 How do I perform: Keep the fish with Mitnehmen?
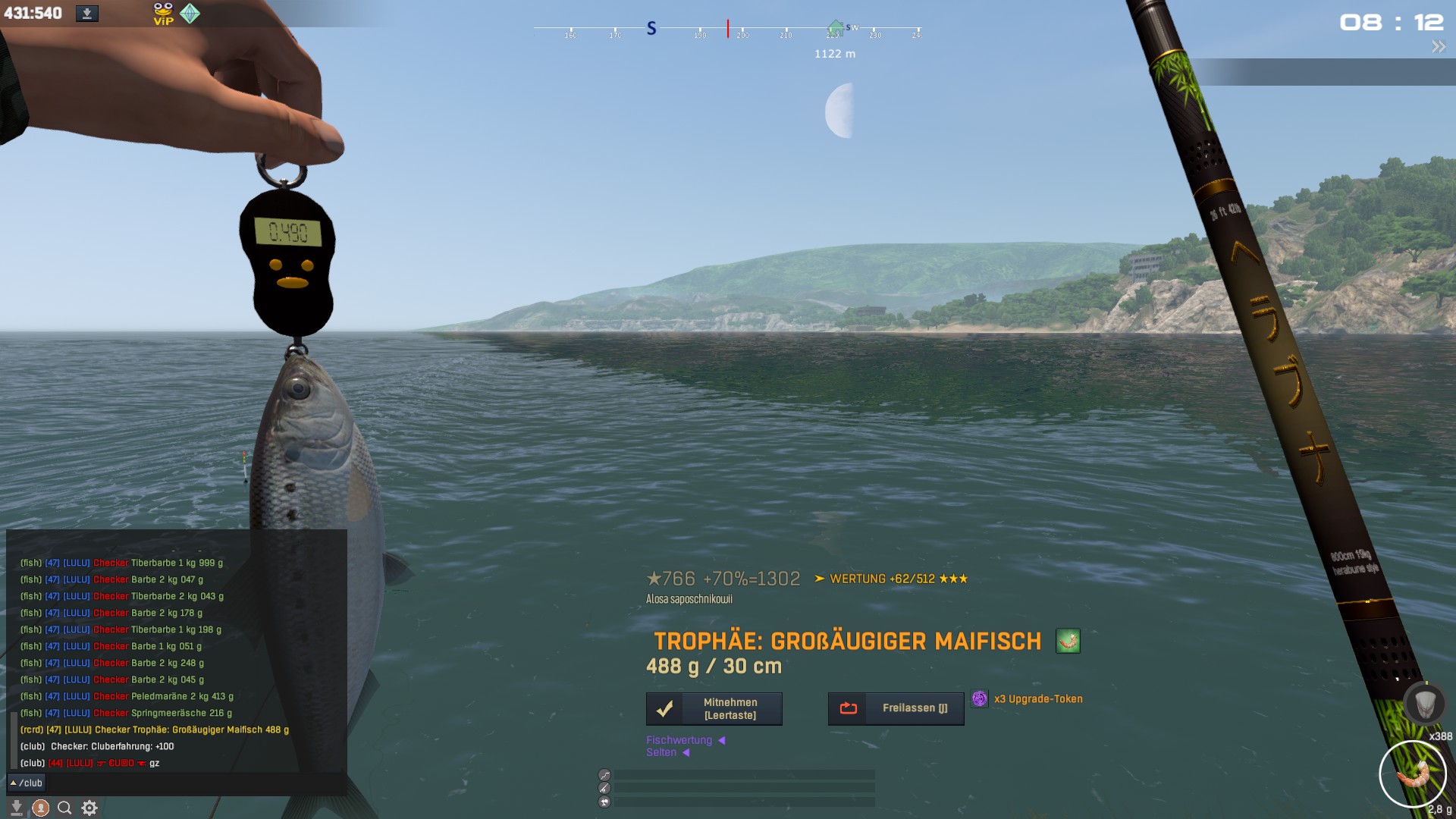(x=714, y=708)
